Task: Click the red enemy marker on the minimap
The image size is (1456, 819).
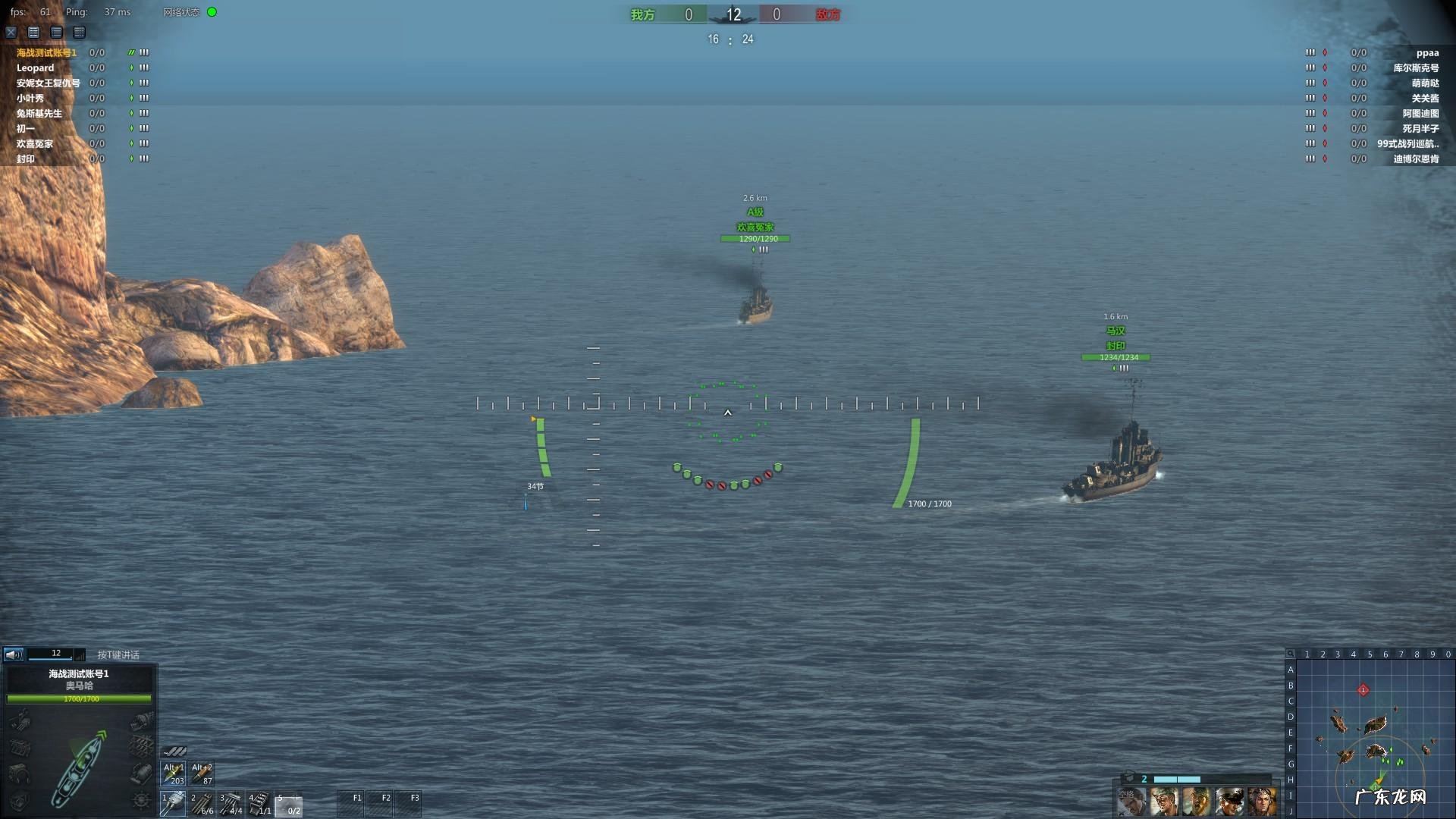Action: (1363, 689)
